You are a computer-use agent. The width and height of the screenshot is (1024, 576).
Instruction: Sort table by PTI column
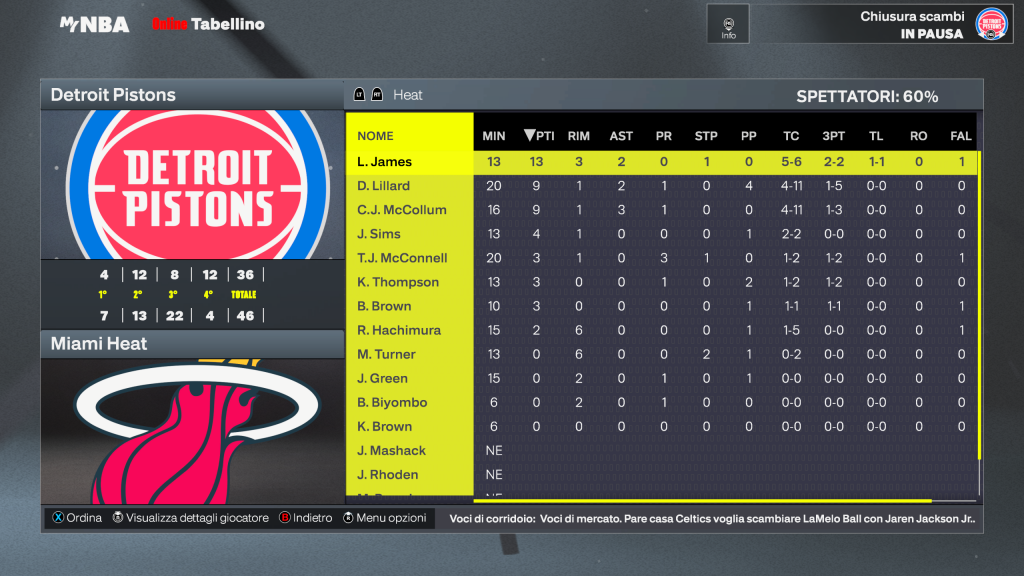(539, 136)
